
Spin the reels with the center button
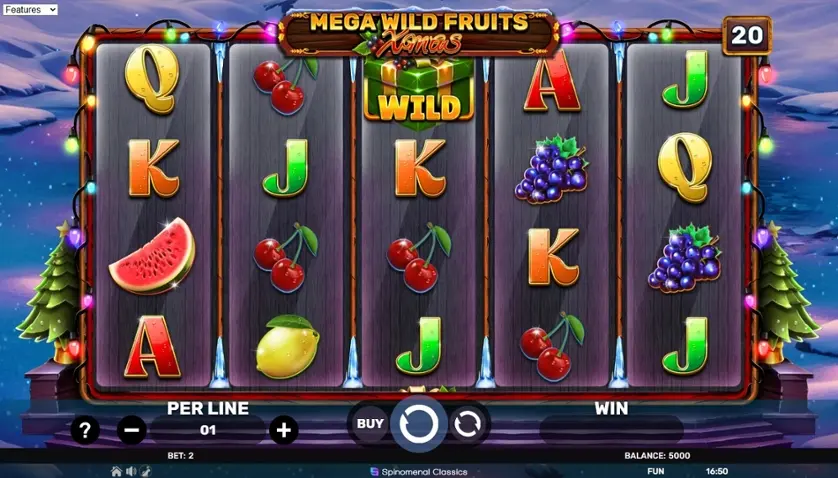[x=418, y=424]
